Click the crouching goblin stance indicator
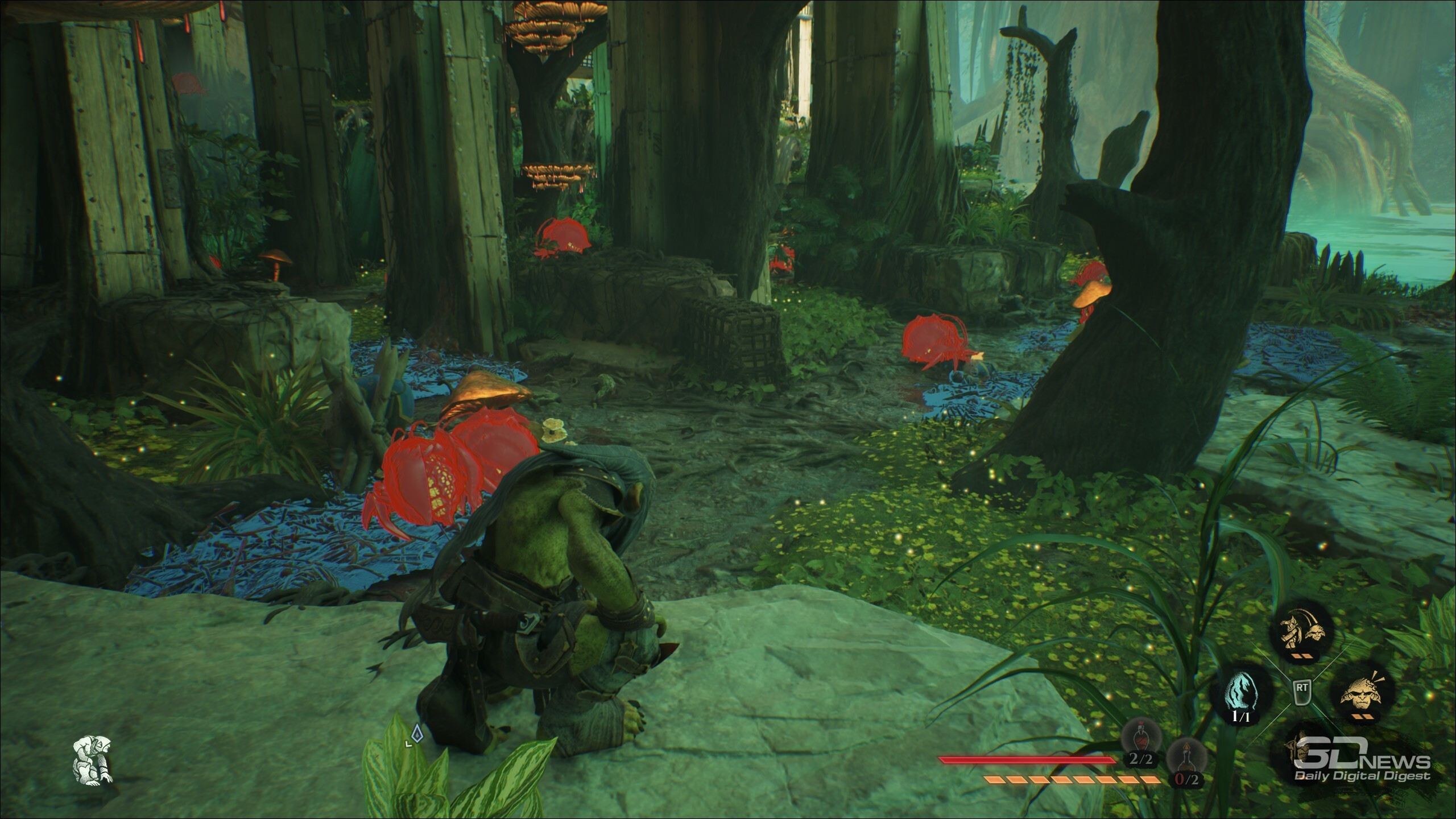The image size is (1456, 819). click(92, 760)
